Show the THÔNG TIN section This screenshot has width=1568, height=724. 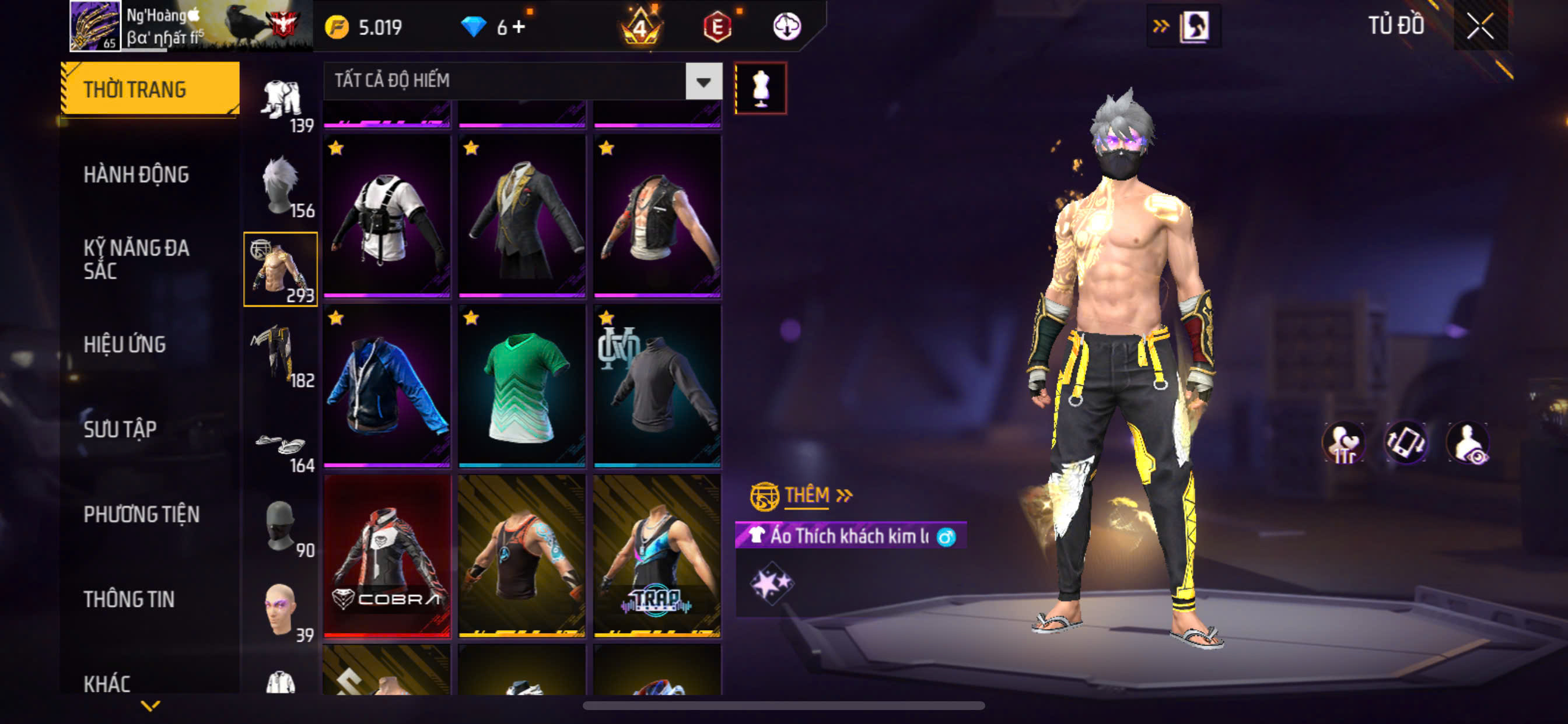(128, 599)
